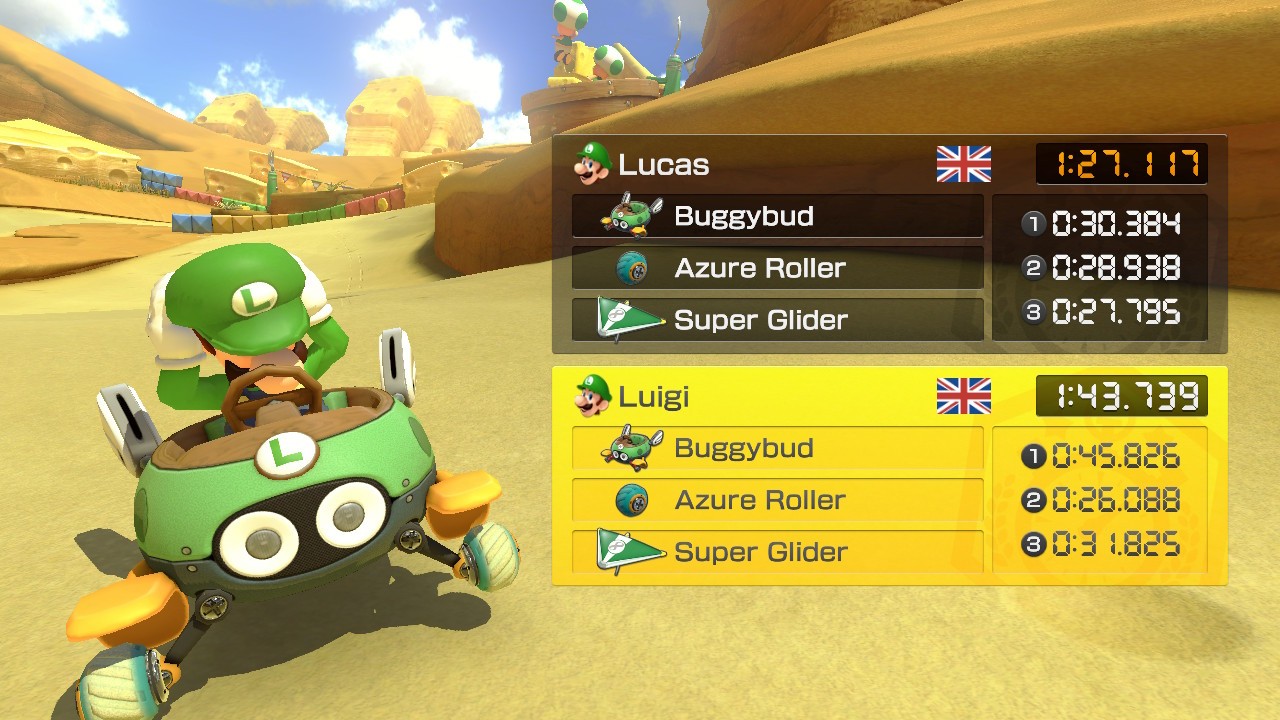The height and width of the screenshot is (720, 1280).
Task: Click the UK flag in the yellow Luigi panel
Action: pos(963,396)
